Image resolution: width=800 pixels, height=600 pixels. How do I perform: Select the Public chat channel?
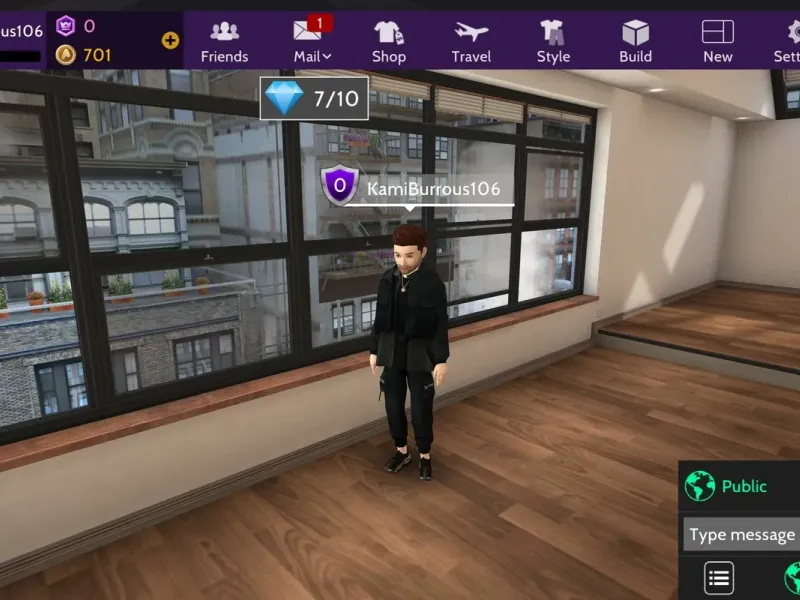point(740,487)
